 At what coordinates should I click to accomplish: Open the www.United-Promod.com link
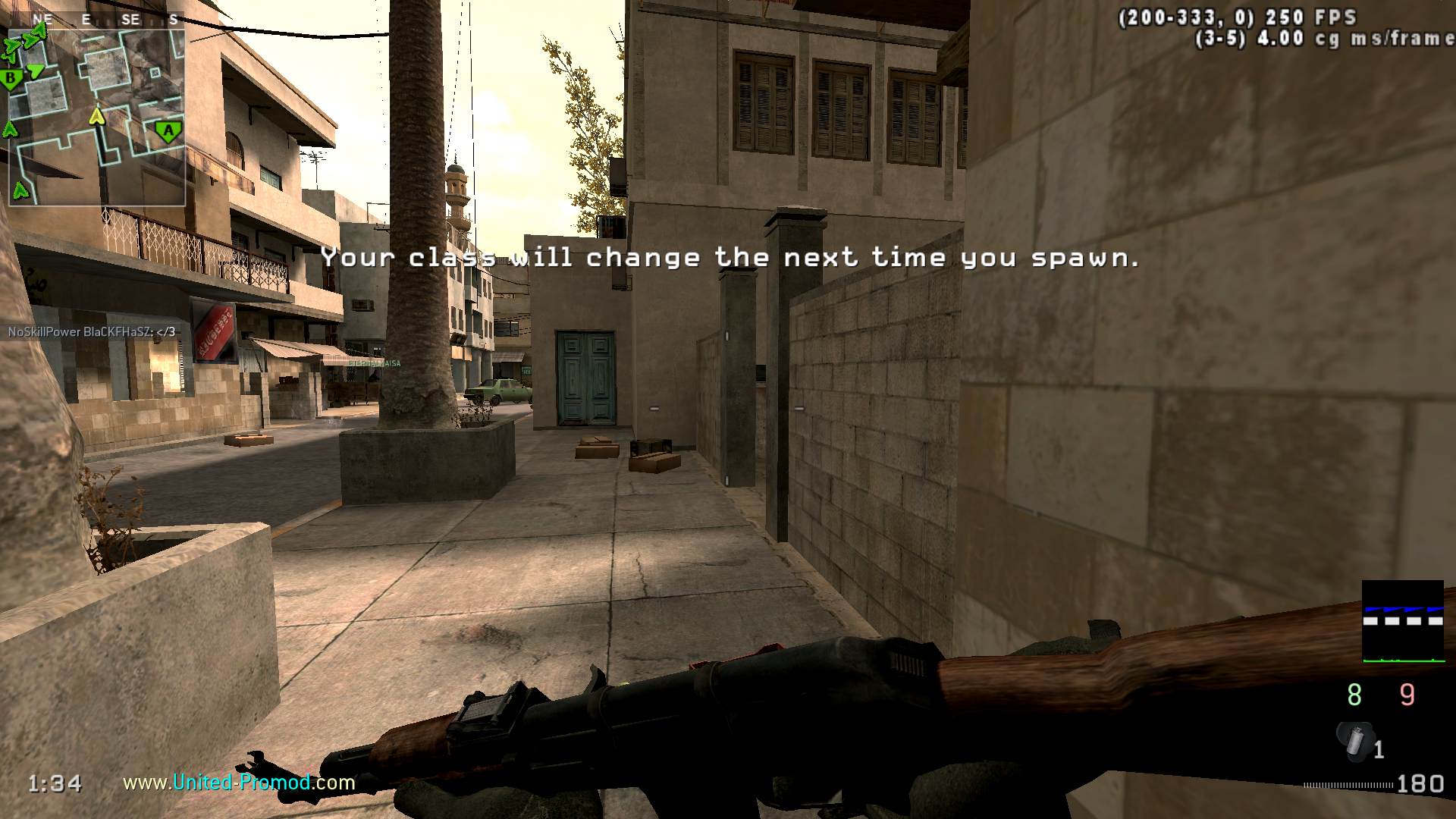(x=239, y=782)
